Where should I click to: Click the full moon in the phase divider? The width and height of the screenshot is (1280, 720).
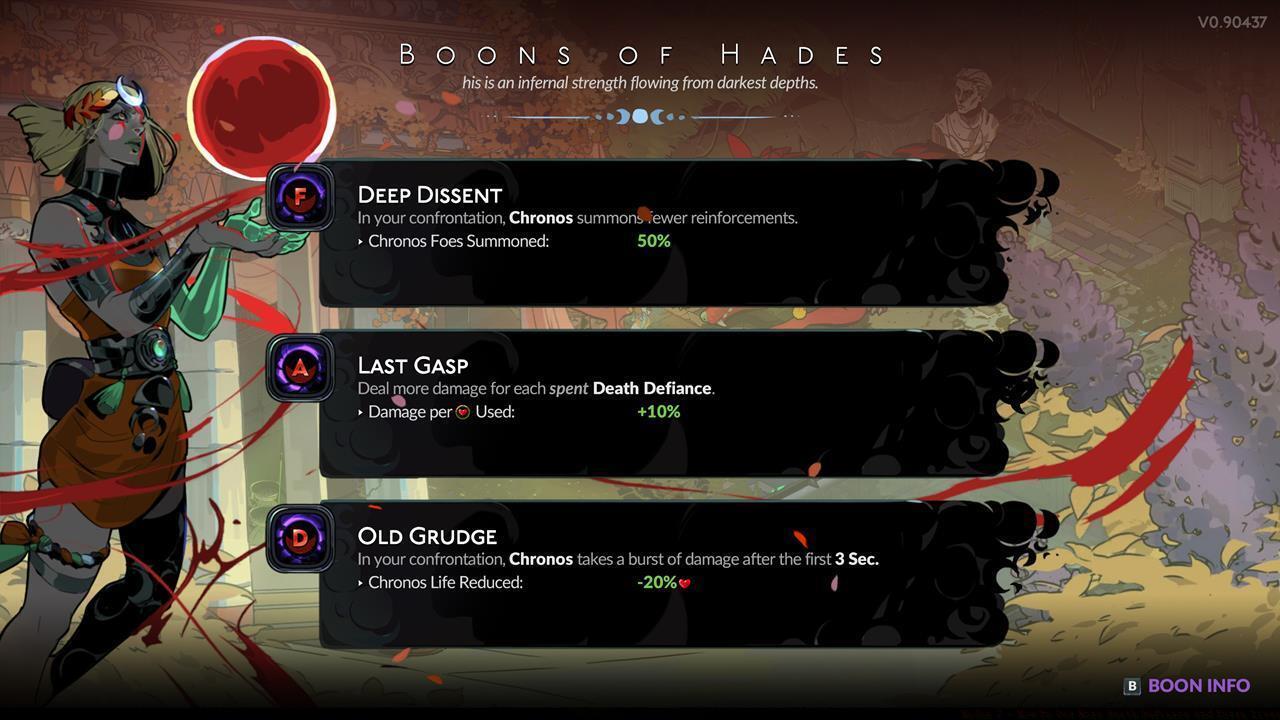(x=640, y=116)
